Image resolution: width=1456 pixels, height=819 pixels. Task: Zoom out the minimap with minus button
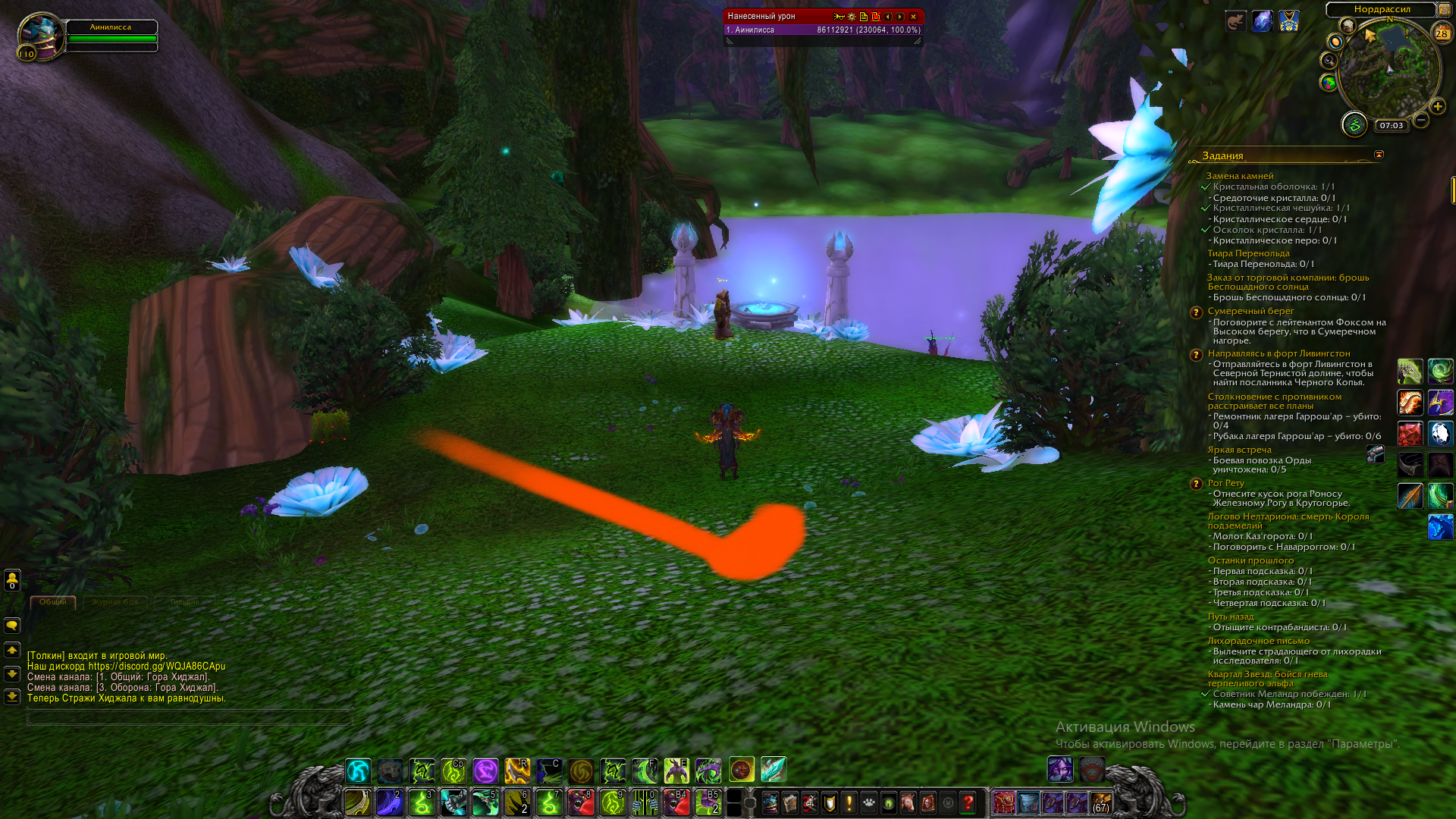pos(1421,120)
